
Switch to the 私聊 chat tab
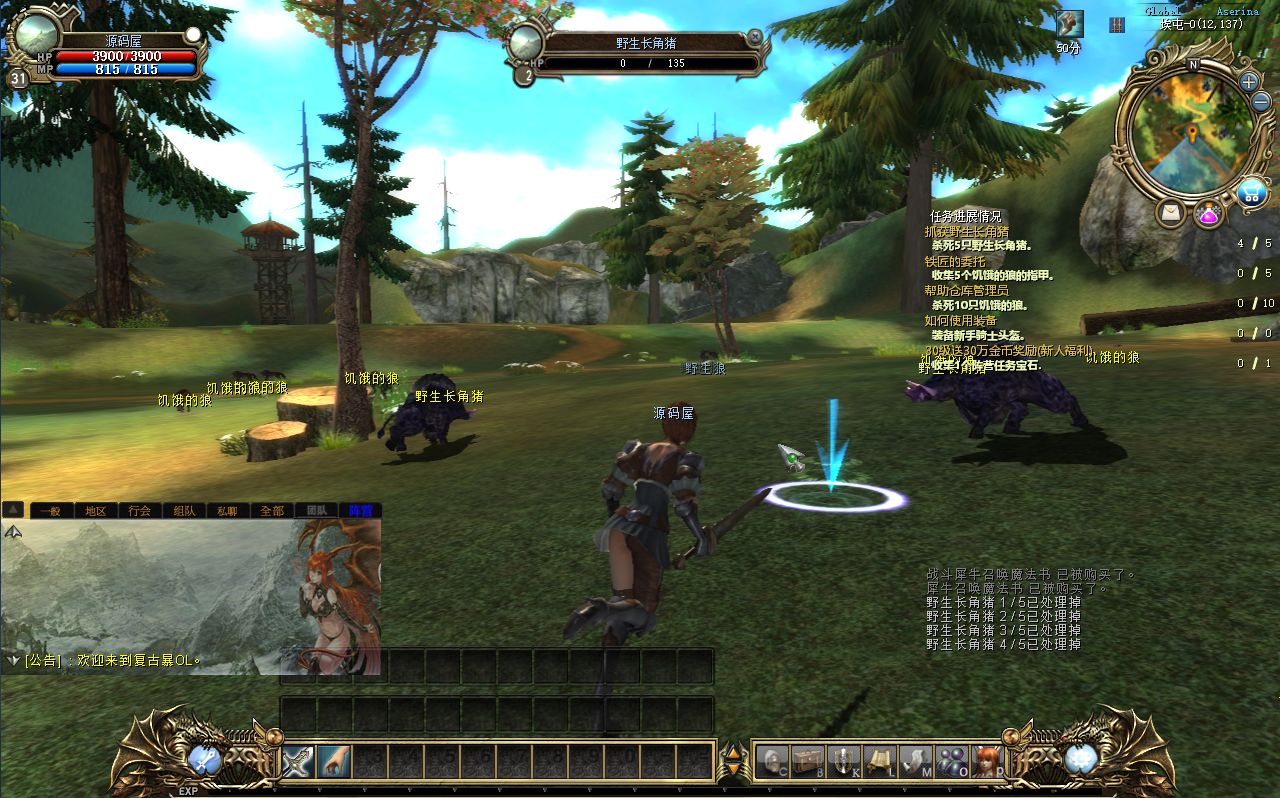[228, 510]
